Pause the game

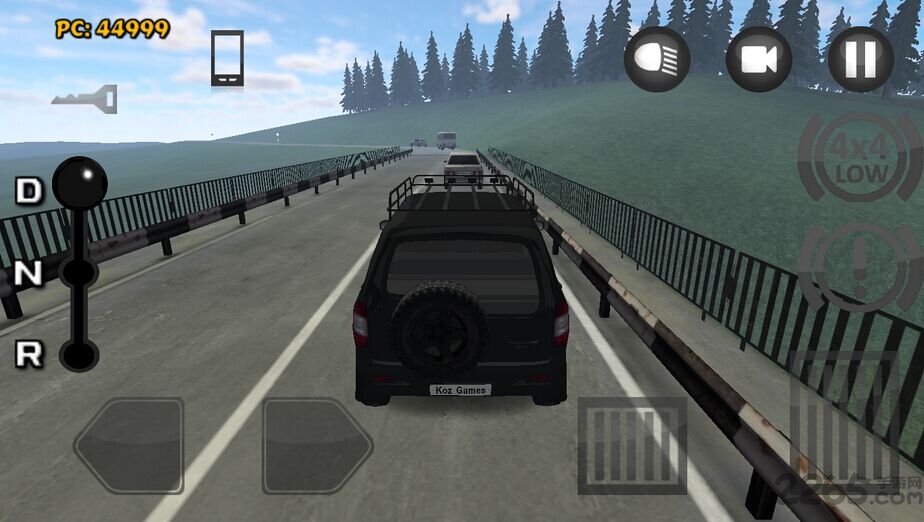point(860,59)
